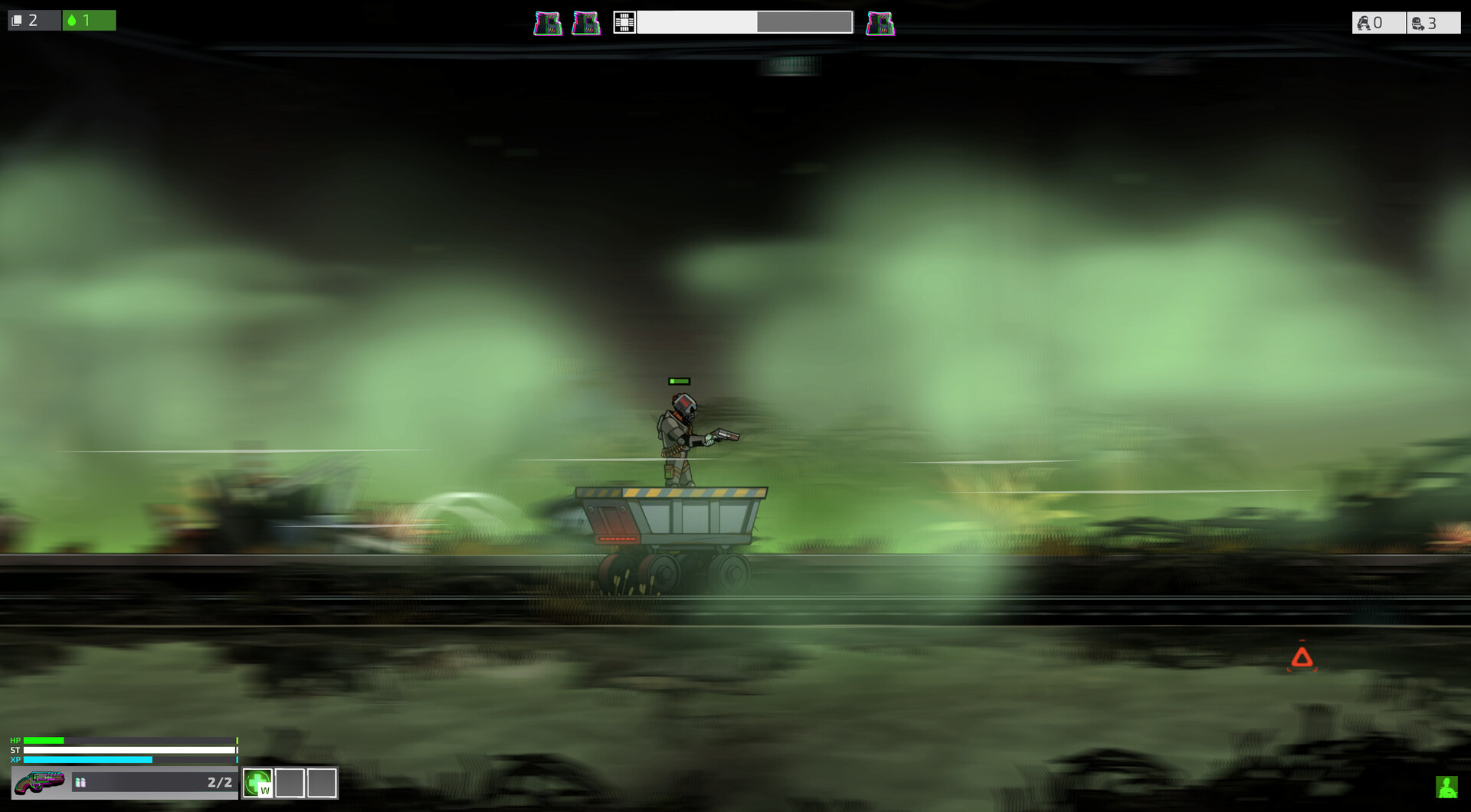The height and width of the screenshot is (812, 1471).
Task: Click the chip icon beside the progress bar
Action: pyautogui.click(x=624, y=22)
